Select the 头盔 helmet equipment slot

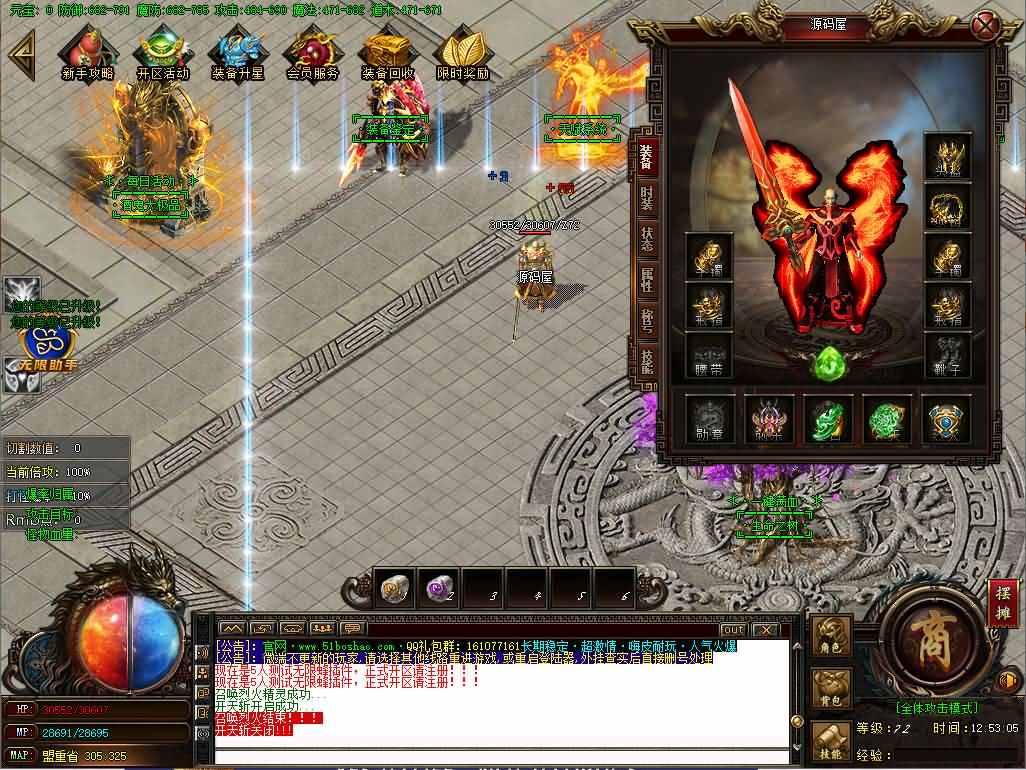pyautogui.click(x=946, y=158)
